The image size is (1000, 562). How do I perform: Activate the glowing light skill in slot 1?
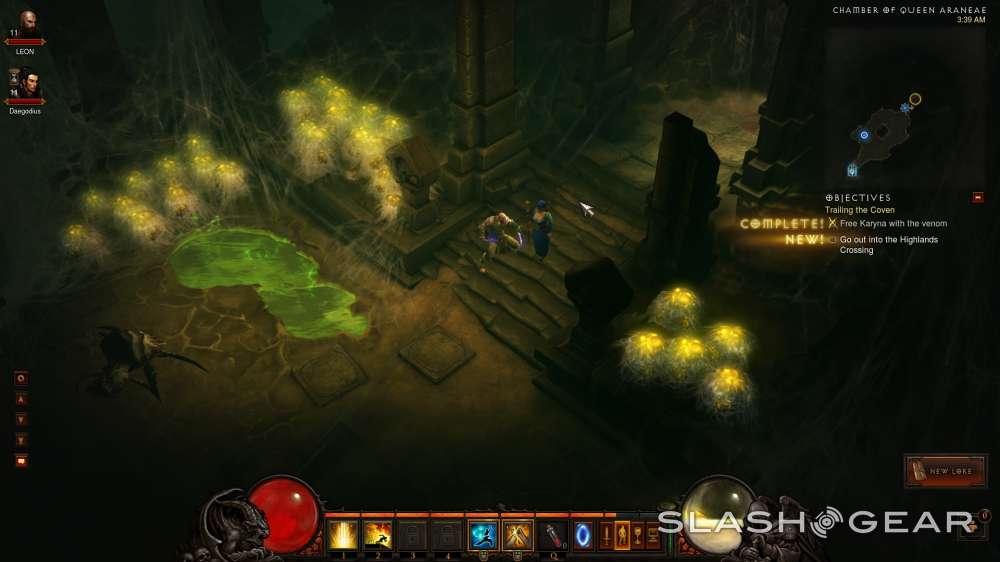click(x=343, y=535)
